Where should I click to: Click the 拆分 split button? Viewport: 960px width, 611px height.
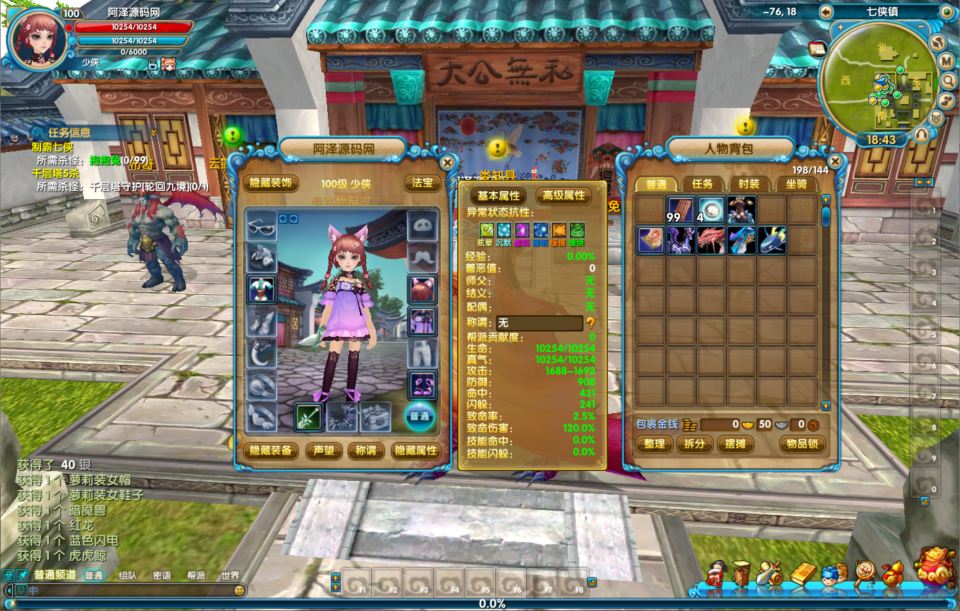click(693, 444)
